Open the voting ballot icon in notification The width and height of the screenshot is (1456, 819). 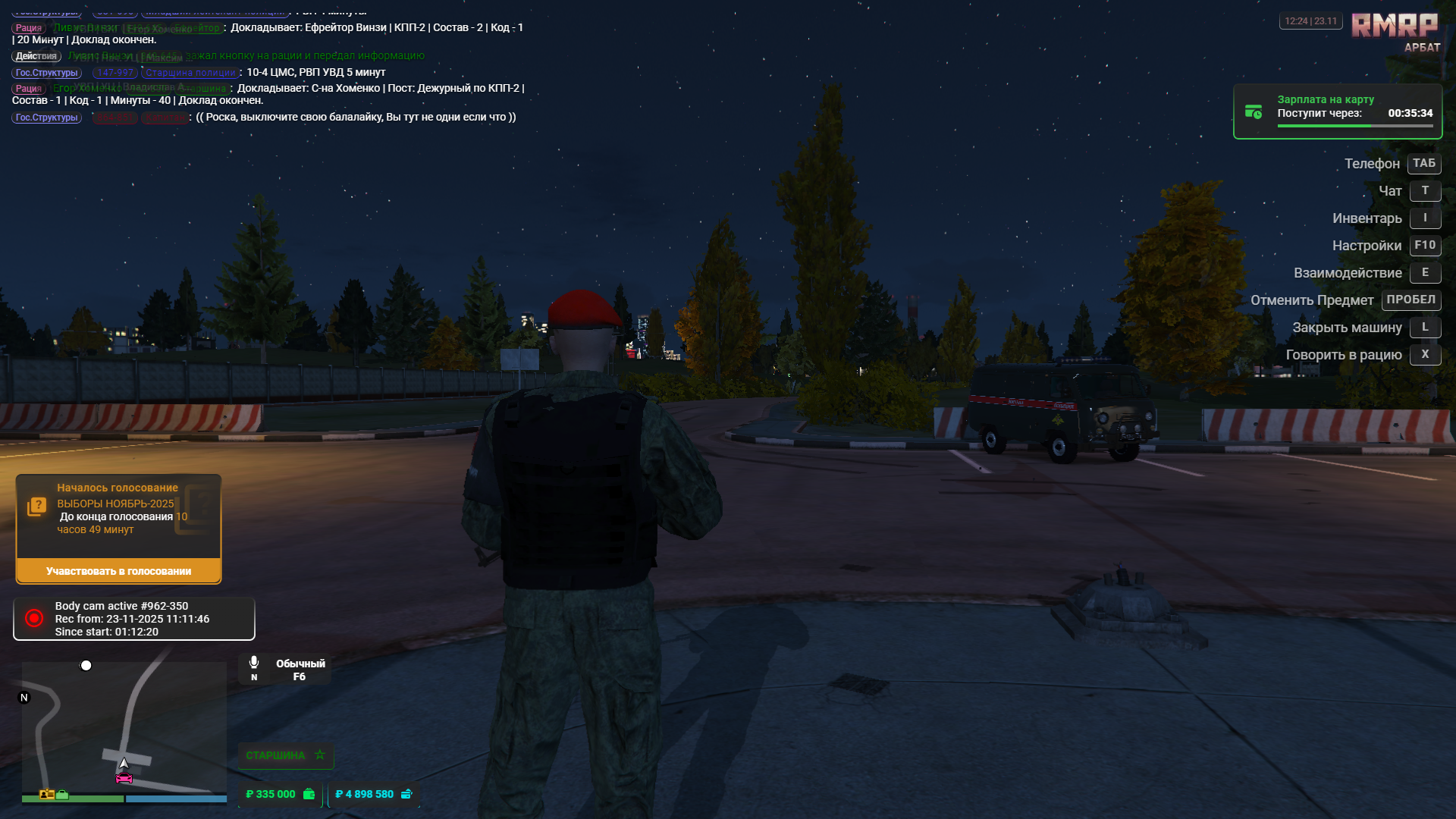click(36, 504)
